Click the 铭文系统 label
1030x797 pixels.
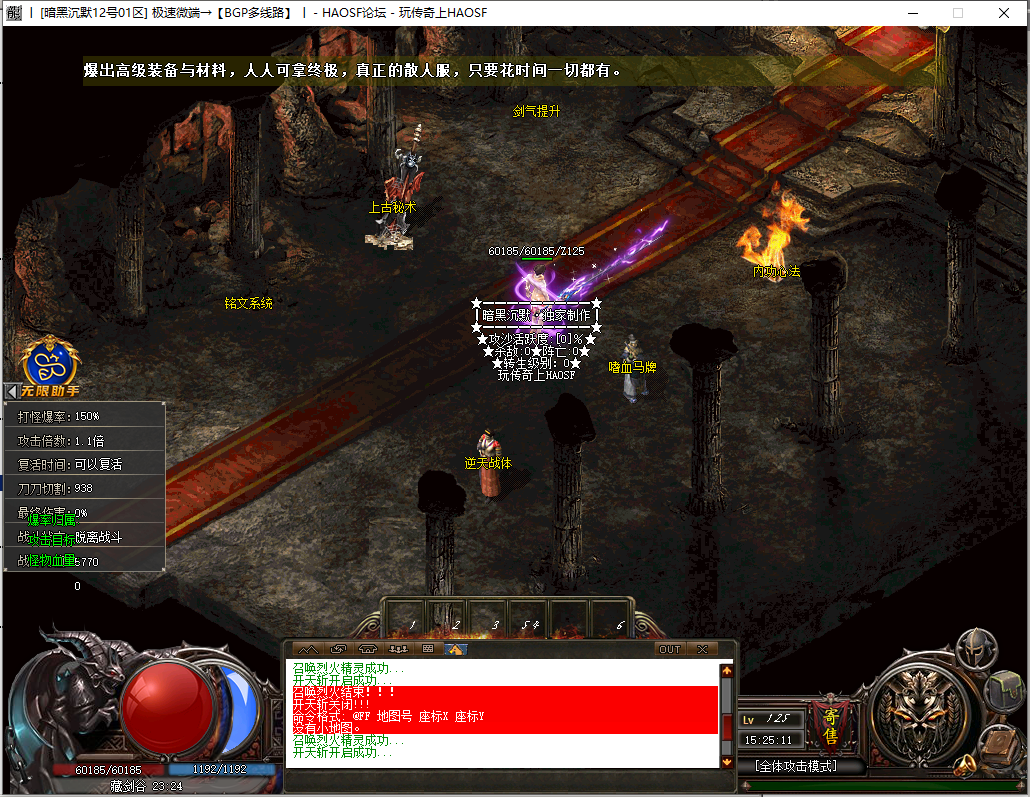(248, 303)
